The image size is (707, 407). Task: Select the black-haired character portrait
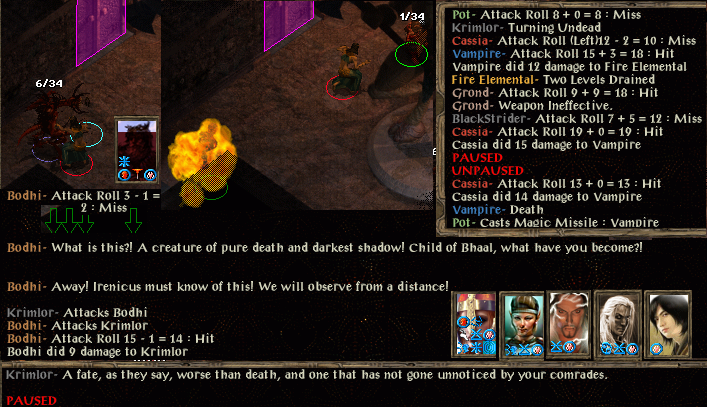point(667,316)
